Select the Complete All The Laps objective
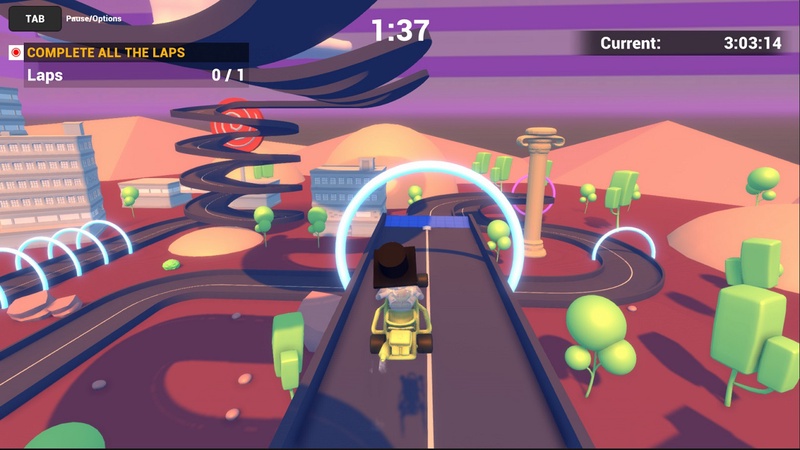This screenshot has height=450, width=800. coord(106,52)
